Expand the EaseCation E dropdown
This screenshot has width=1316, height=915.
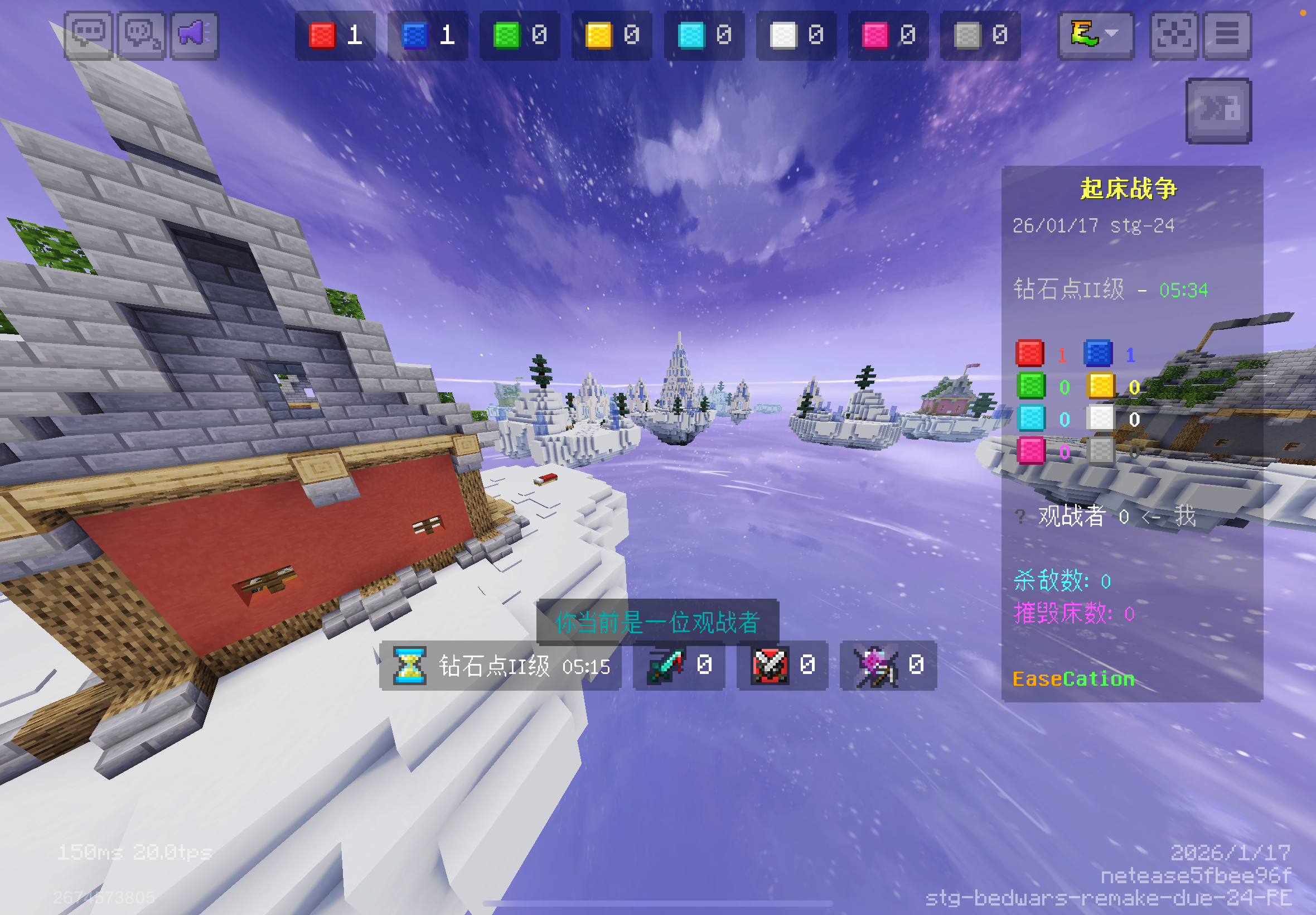click(1095, 36)
